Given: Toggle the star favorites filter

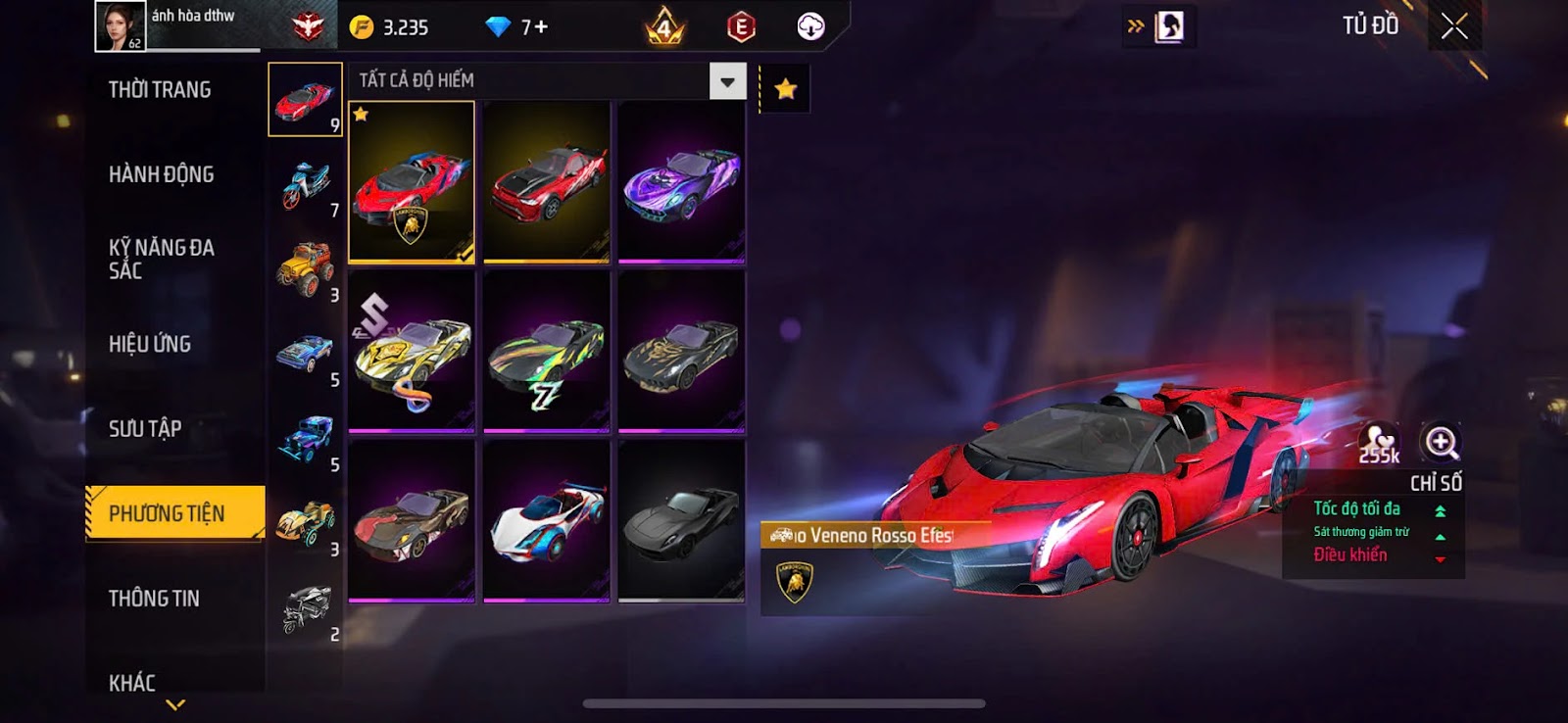Looking at the screenshot, I should tap(785, 90).
